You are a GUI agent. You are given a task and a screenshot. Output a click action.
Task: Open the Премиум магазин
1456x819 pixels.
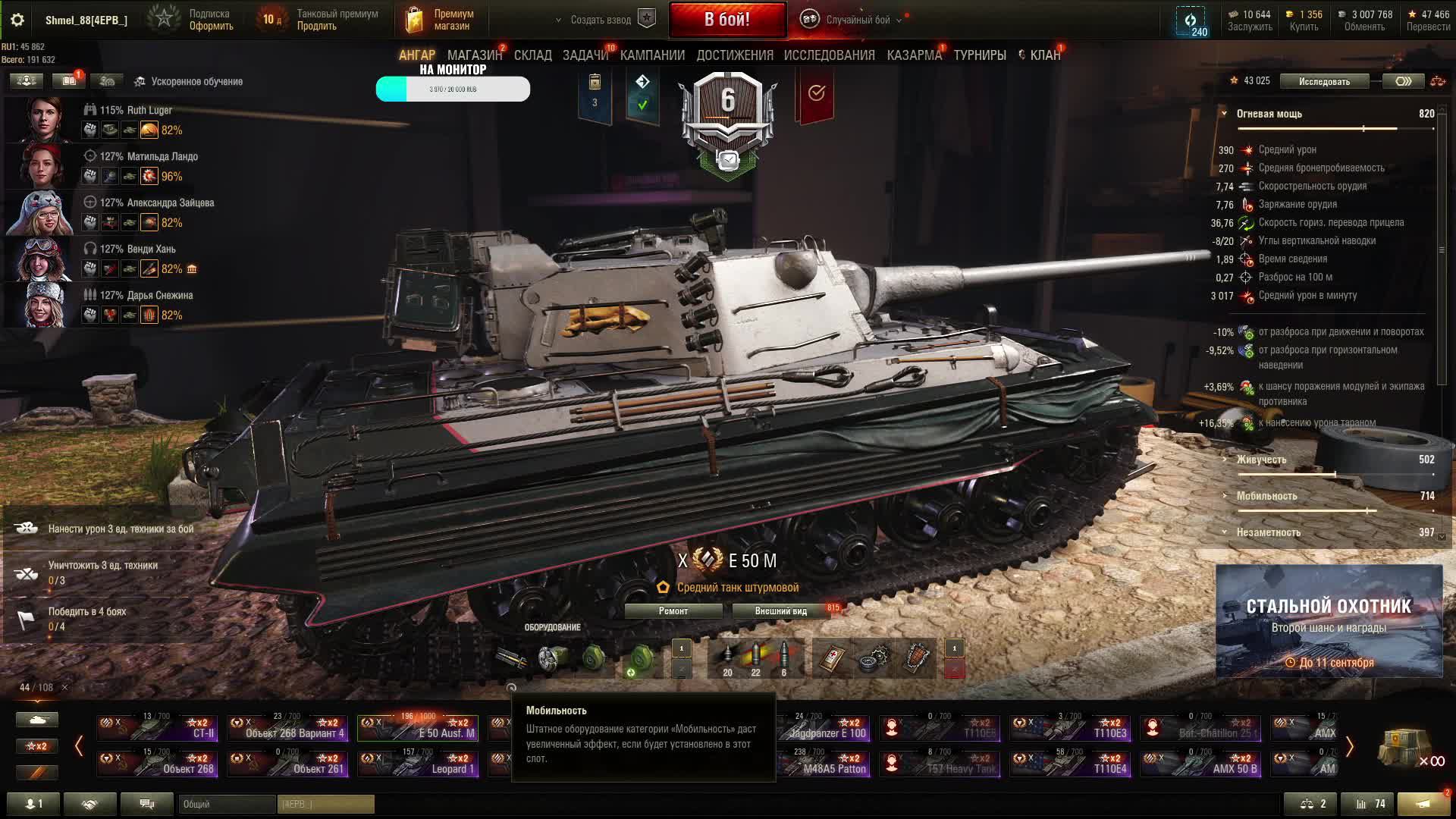[441, 20]
